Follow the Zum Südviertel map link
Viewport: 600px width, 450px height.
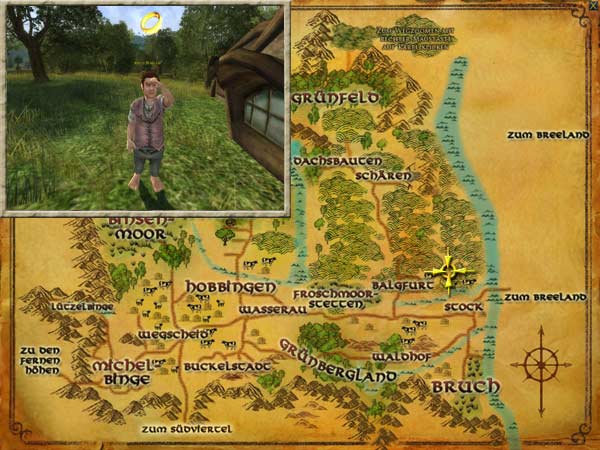(187, 429)
